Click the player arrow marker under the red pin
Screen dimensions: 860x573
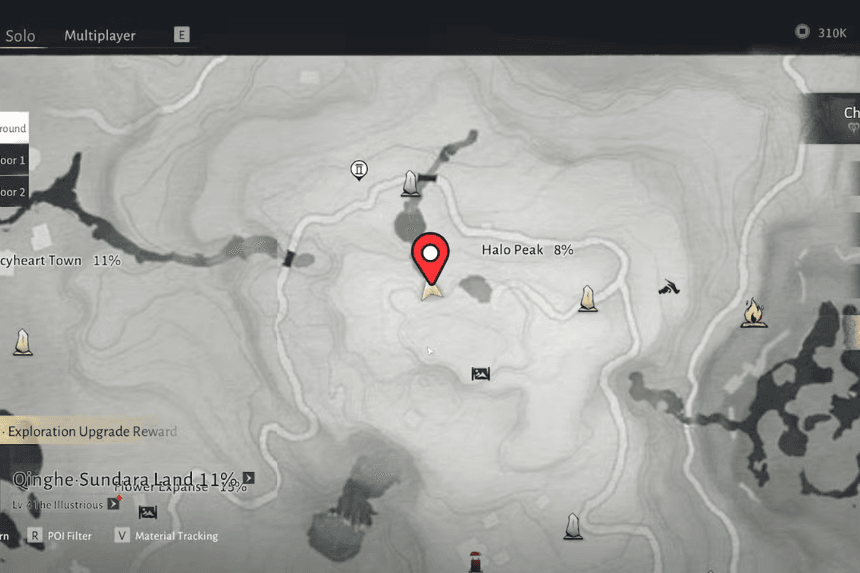click(432, 291)
